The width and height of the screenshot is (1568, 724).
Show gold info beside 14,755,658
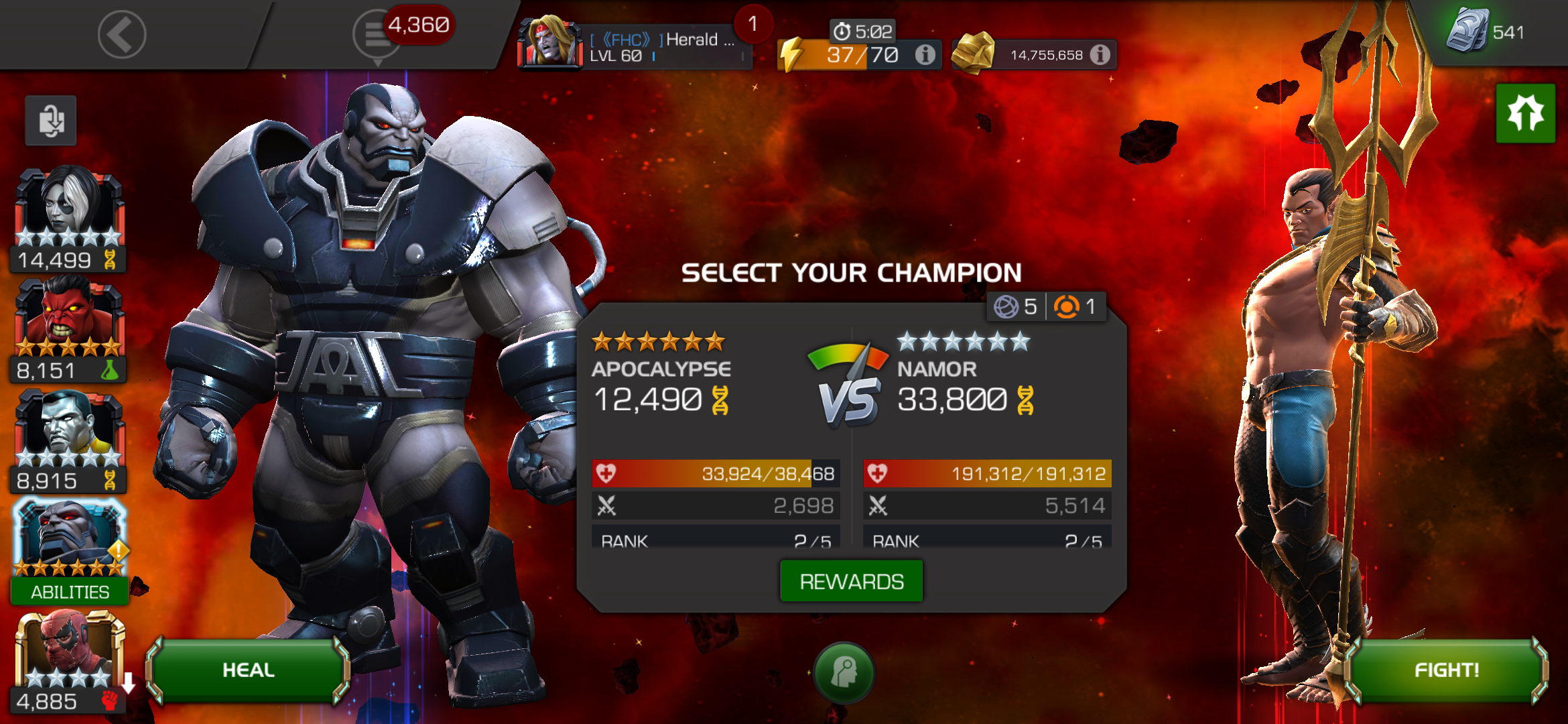[1100, 55]
